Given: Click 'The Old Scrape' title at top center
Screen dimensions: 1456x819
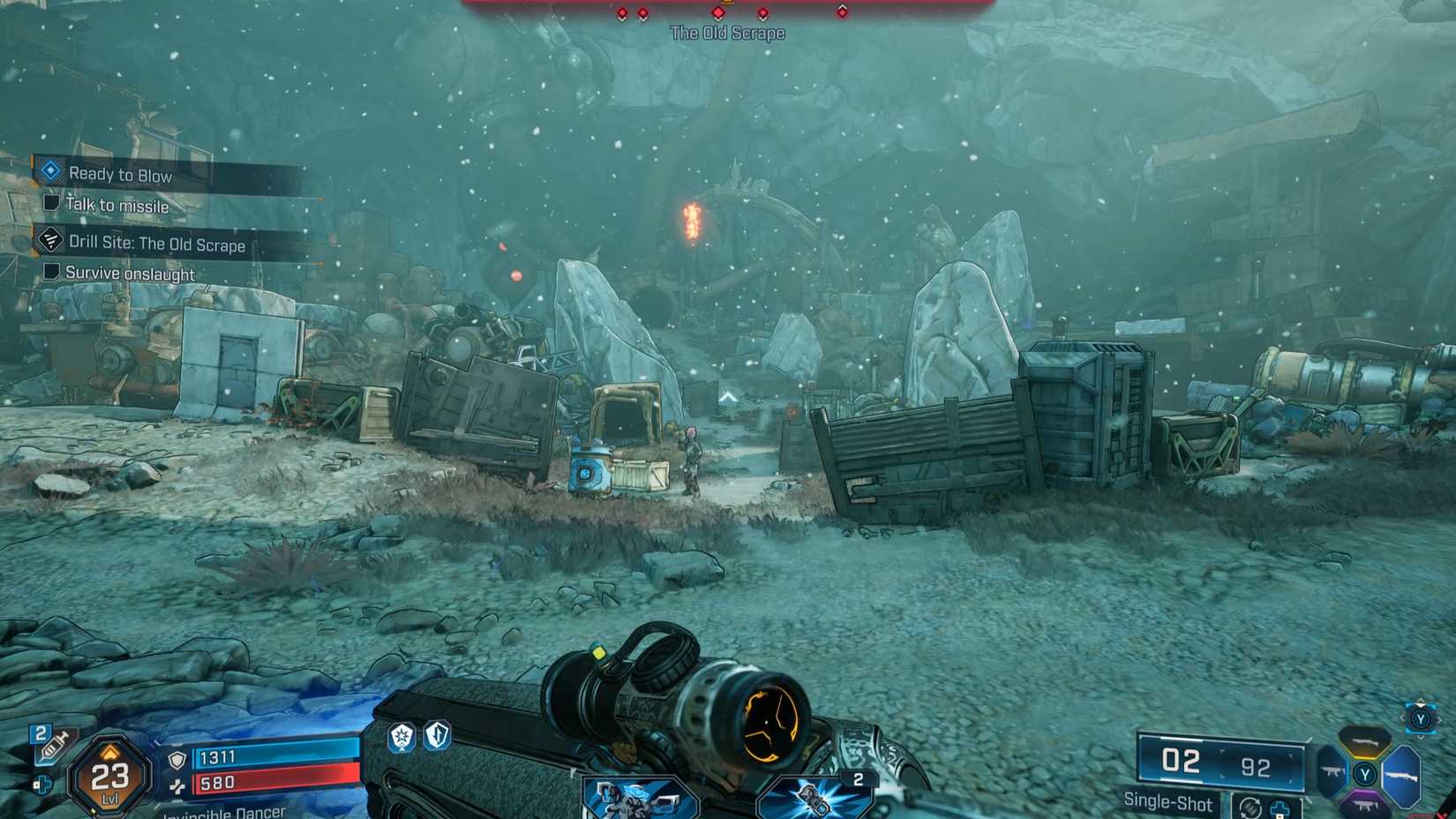Looking at the screenshot, I should 728,33.
